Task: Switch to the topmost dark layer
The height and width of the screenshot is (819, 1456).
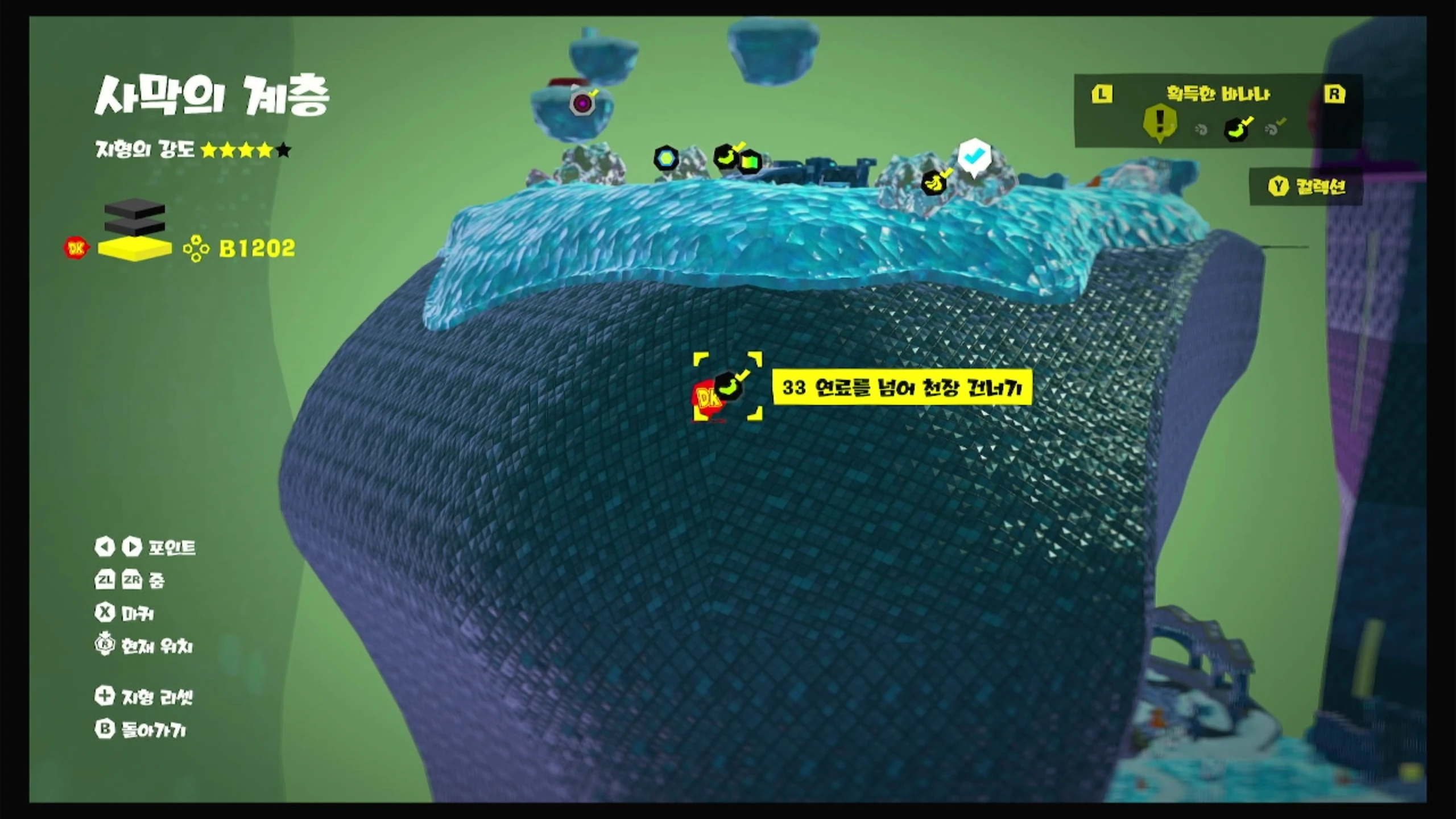Action: 135,208
